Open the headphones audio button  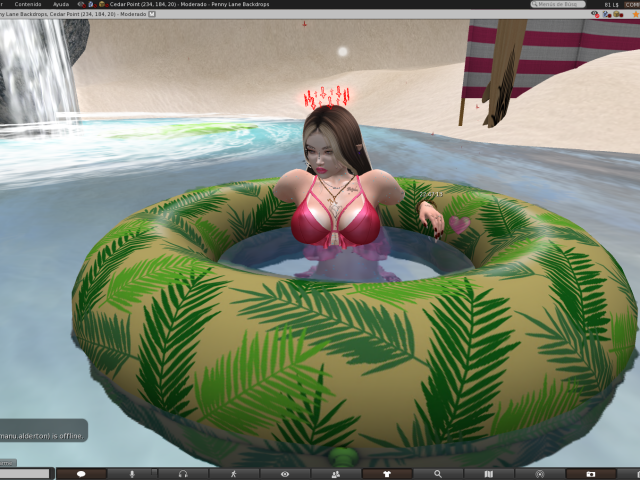pos(183,474)
